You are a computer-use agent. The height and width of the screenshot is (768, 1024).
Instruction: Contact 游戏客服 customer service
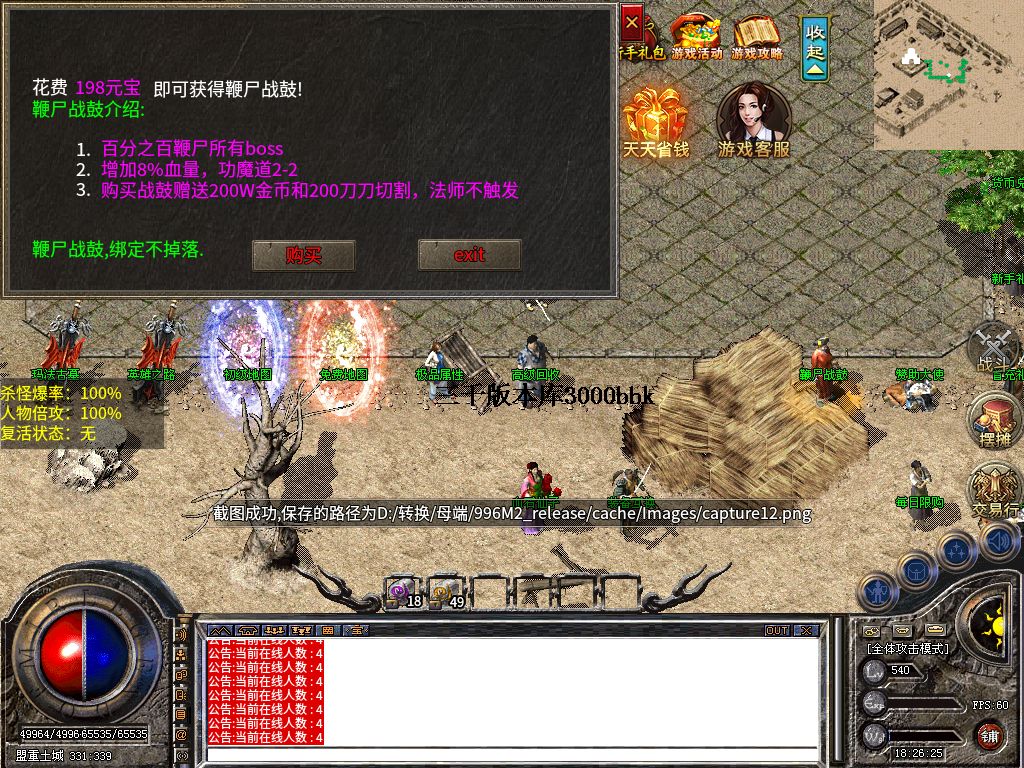pos(753,120)
